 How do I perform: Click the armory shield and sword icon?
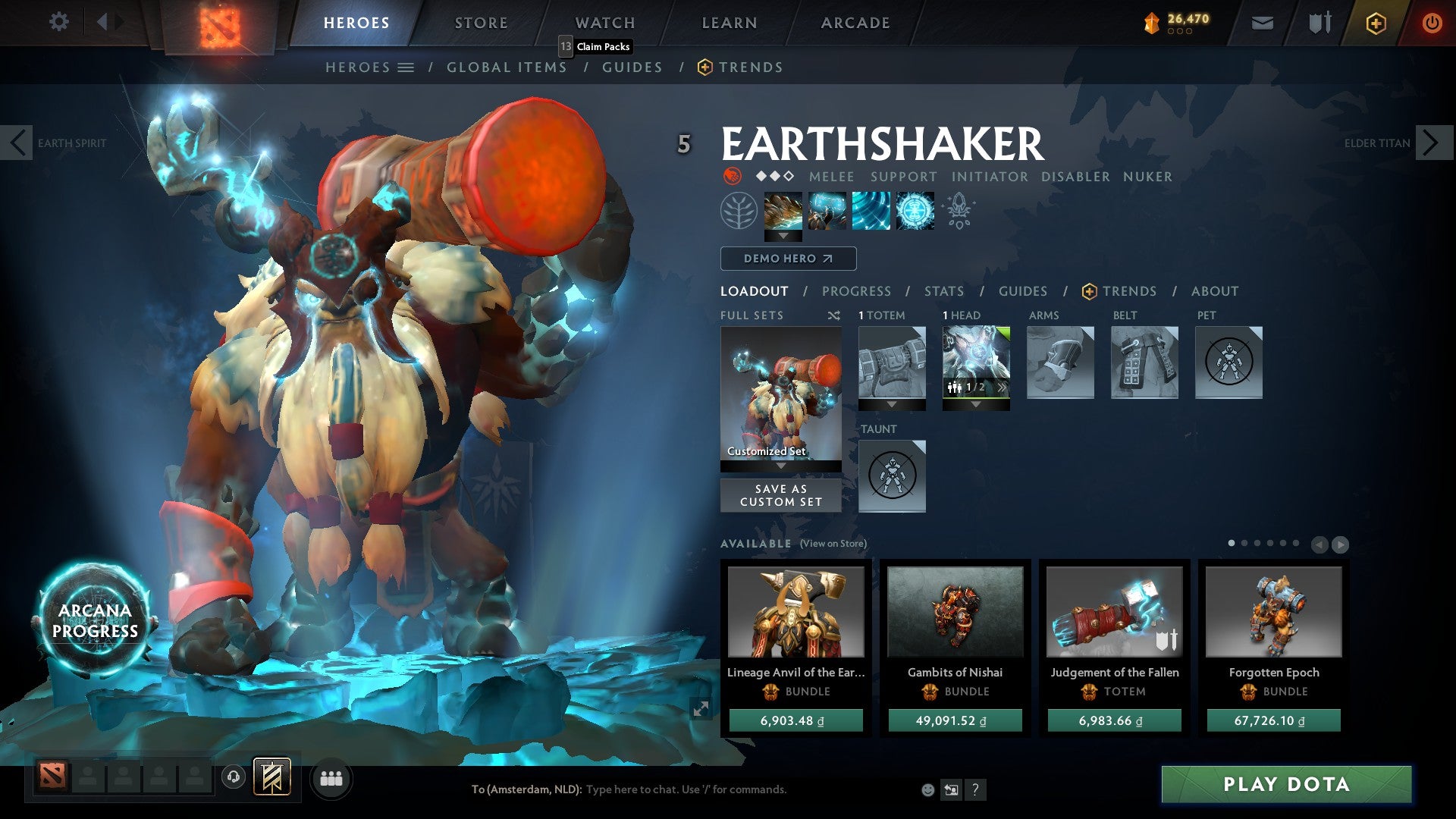1318,23
